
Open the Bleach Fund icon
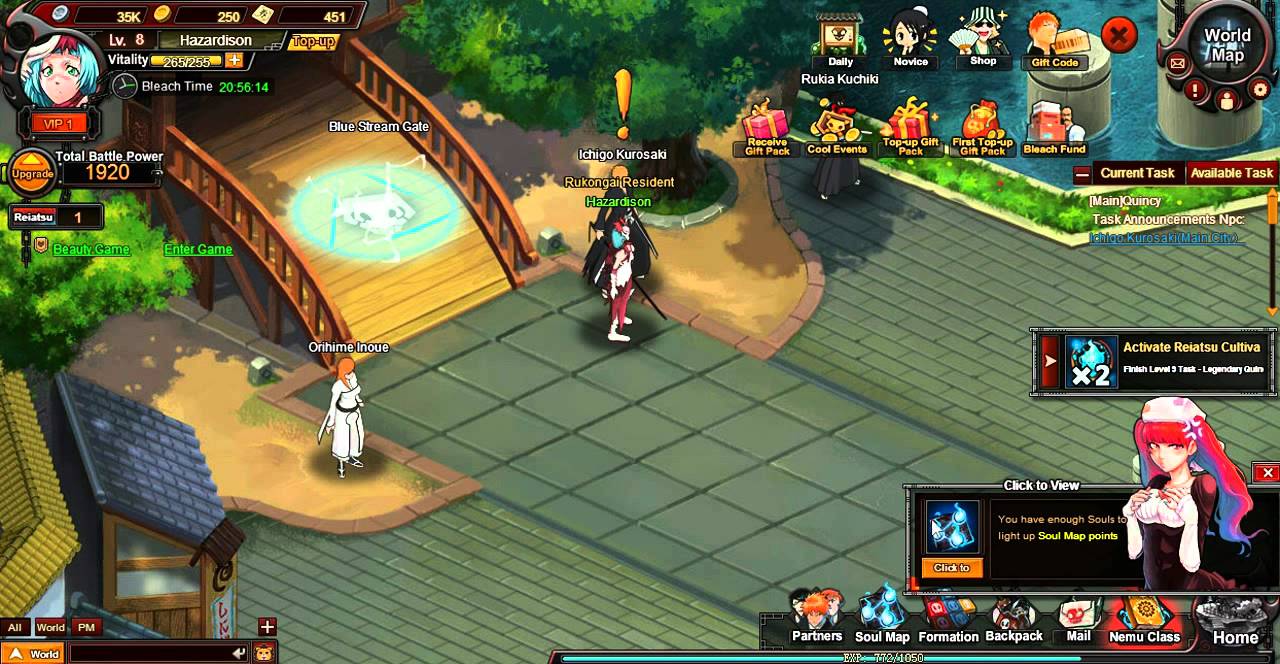pyautogui.click(x=1054, y=130)
